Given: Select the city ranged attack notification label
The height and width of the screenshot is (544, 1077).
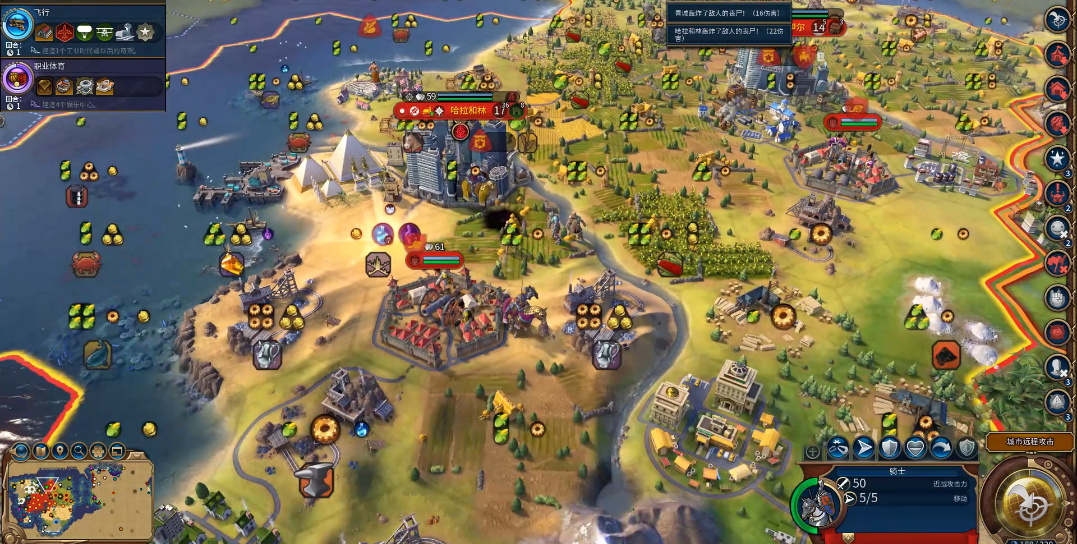Looking at the screenshot, I should click(x=1029, y=441).
